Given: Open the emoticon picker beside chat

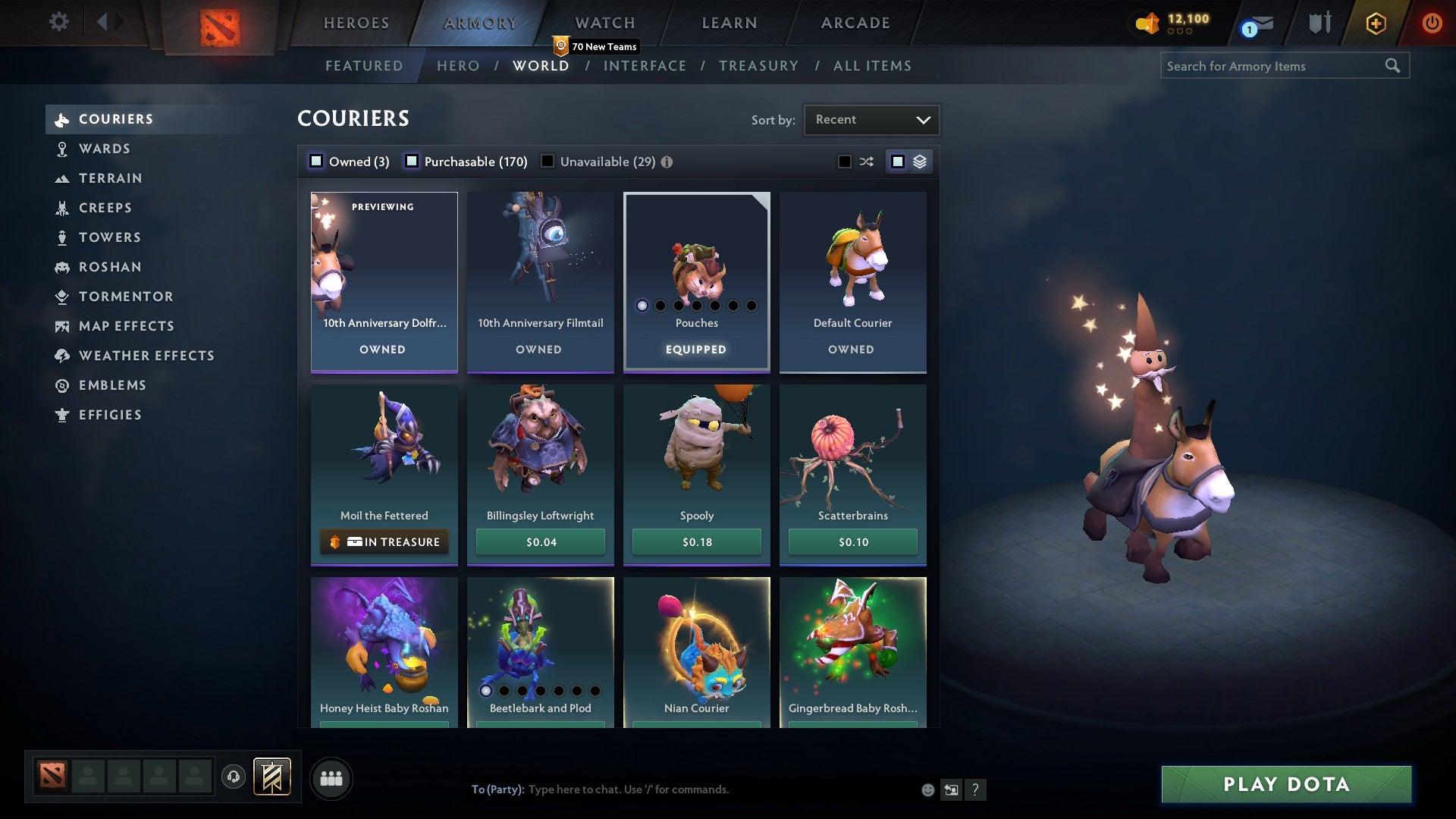Looking at the screenshot, I should point(927,789).
